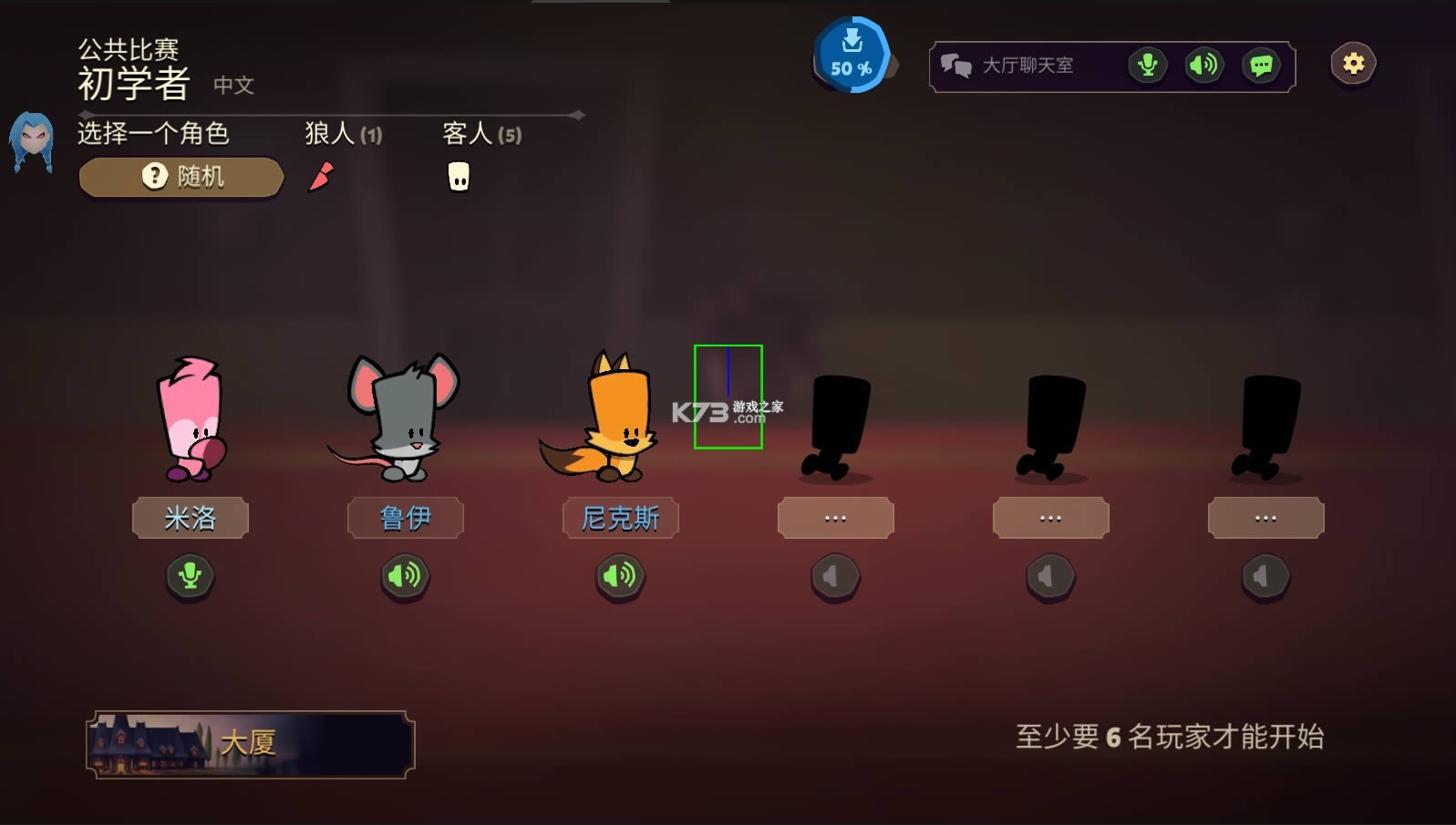Screen dimensions: 1456x825
Task: Click the 随机 random character button
Action: pyautogui.click(x=180, y=175)
